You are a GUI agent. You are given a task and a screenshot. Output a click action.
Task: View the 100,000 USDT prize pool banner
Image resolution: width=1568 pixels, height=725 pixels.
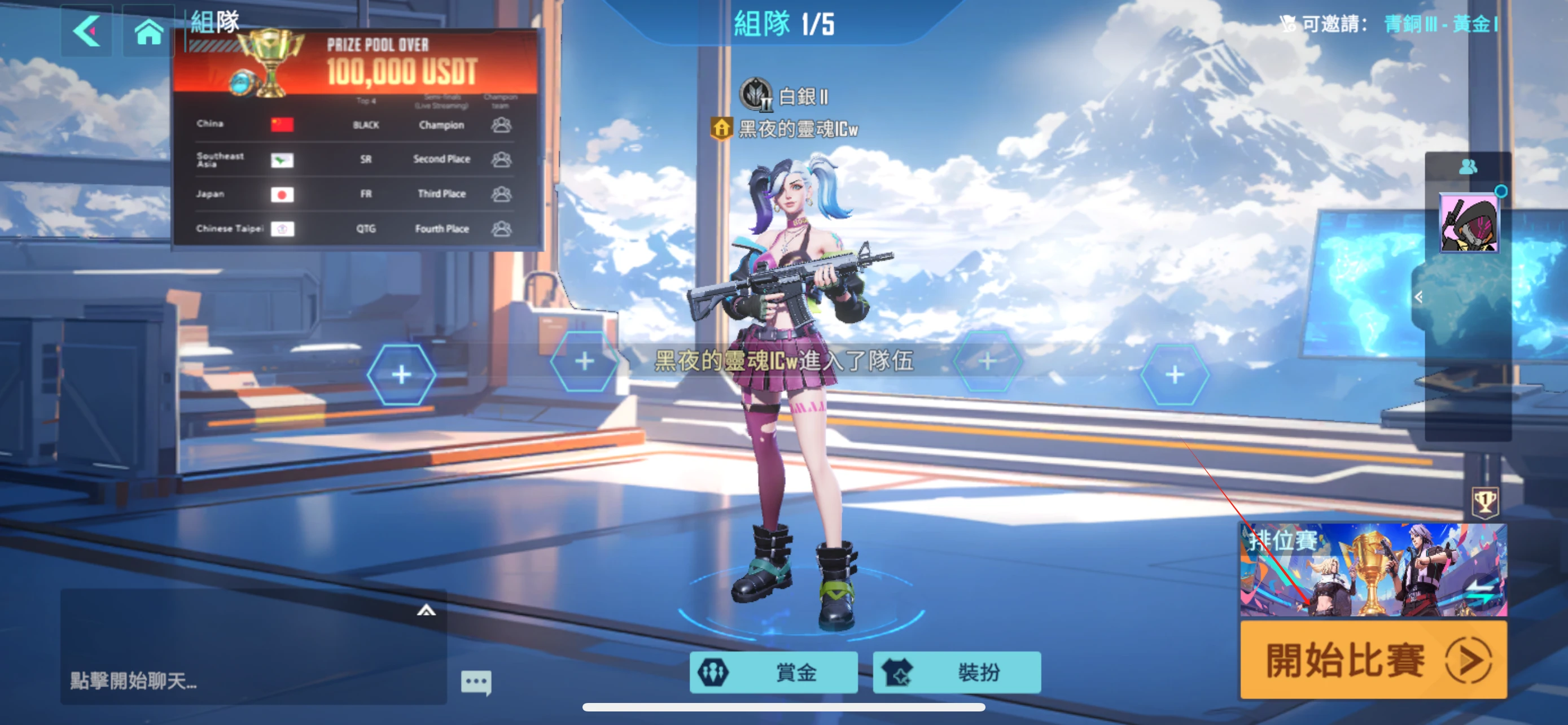point(356,64)
